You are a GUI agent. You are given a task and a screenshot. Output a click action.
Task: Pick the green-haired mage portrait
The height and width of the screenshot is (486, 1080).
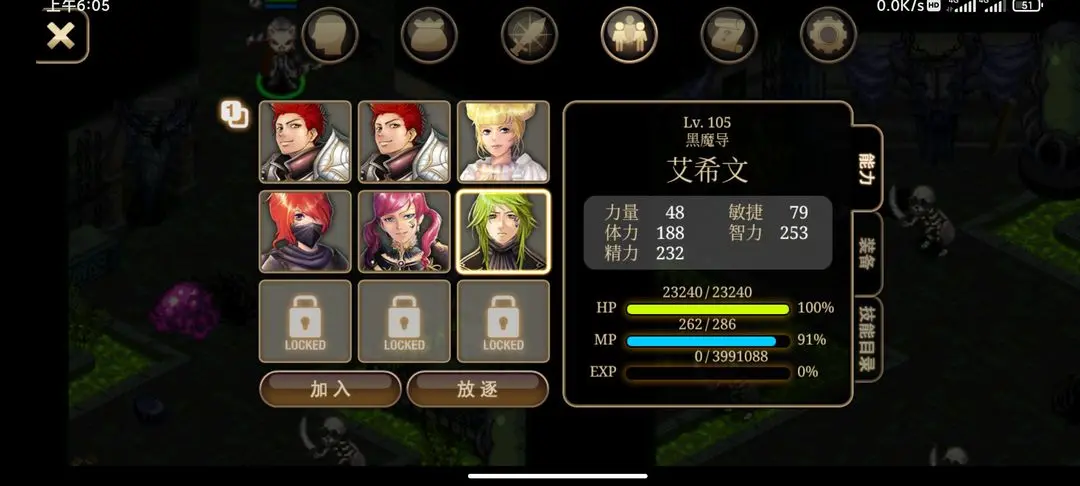coord(503,231)
